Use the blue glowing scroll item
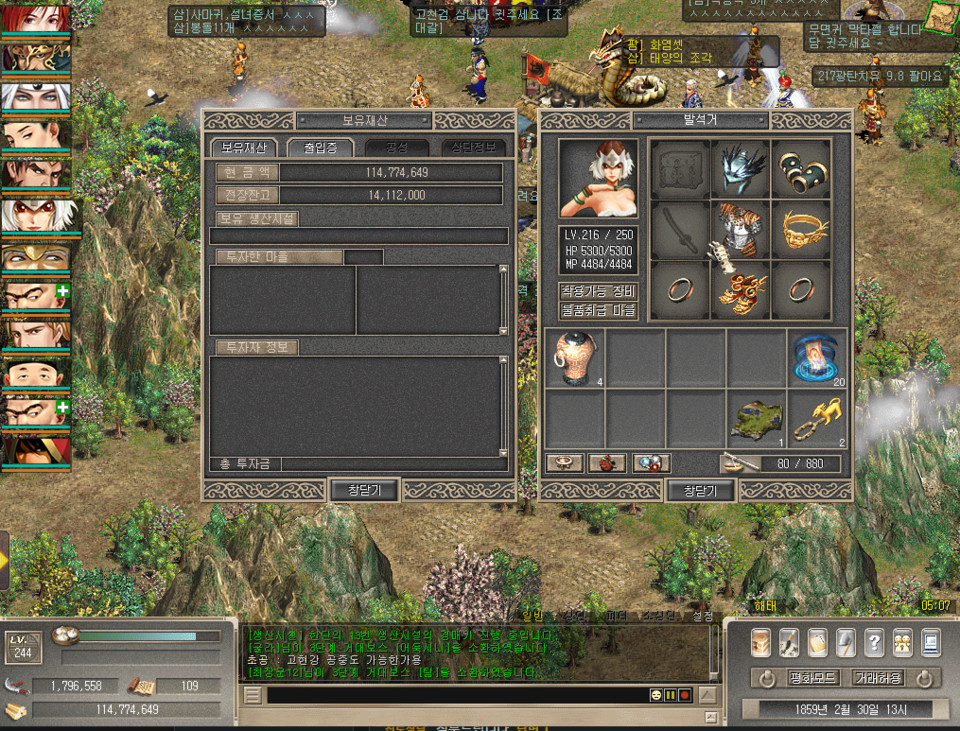The height and width of the screenshot is (731, 960). tap(816, 358)
